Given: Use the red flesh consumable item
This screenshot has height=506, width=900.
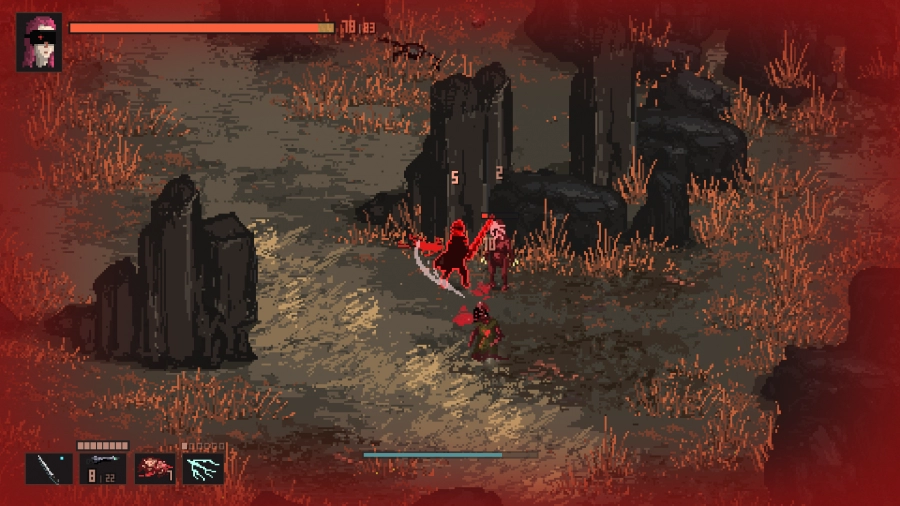Looking at the screenshot, I should tap(154, 468).
